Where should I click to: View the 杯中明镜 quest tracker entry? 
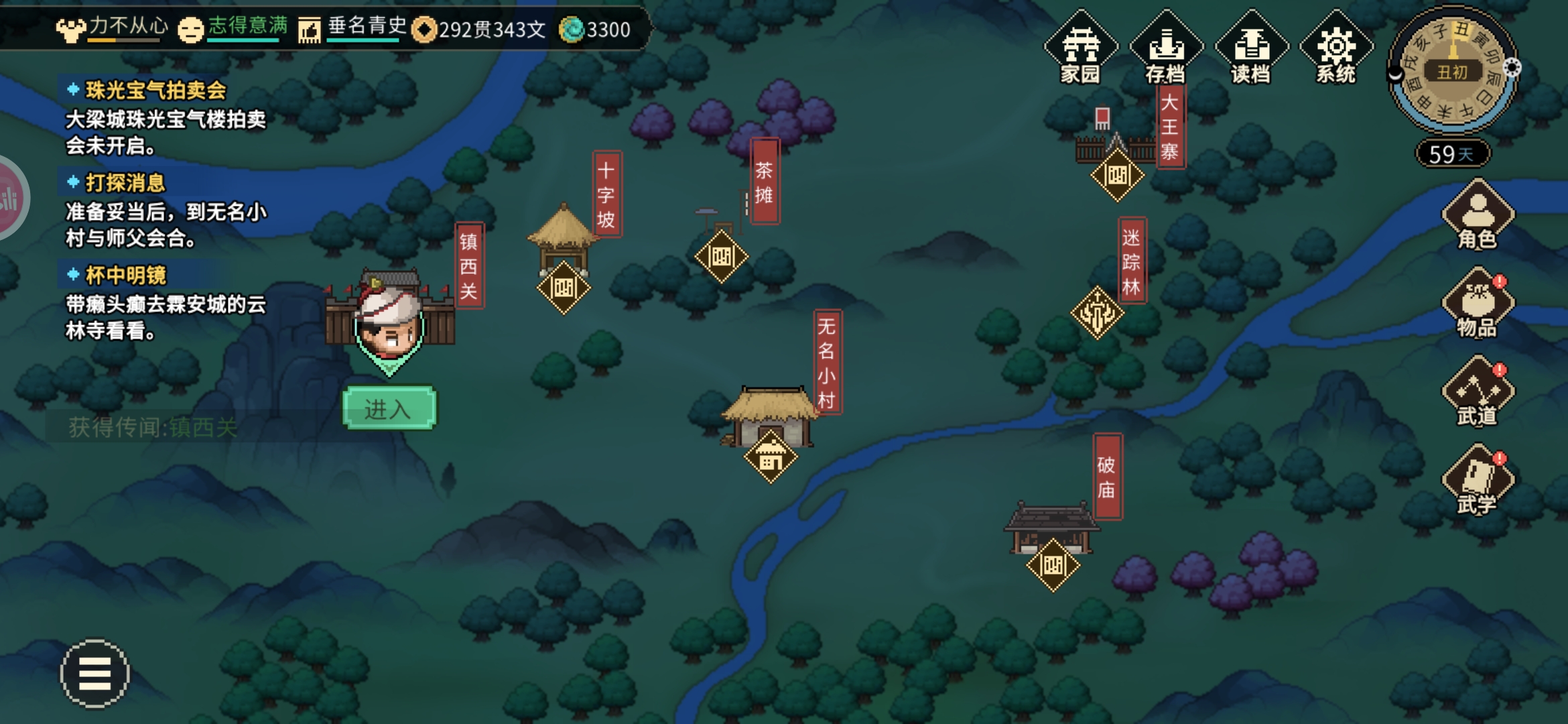coord(126,276)
